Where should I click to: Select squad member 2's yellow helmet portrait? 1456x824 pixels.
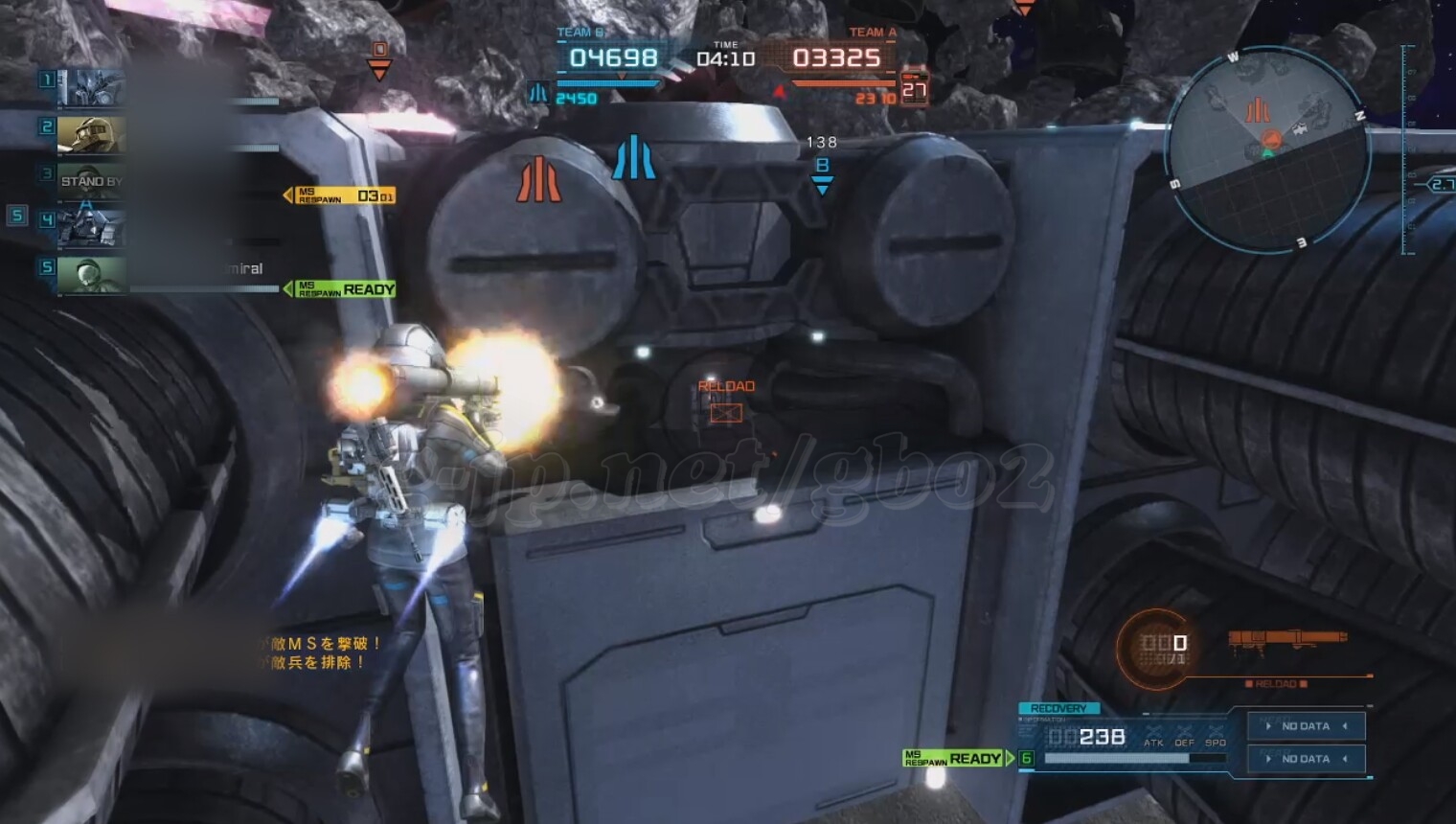(x=91, y=135)
